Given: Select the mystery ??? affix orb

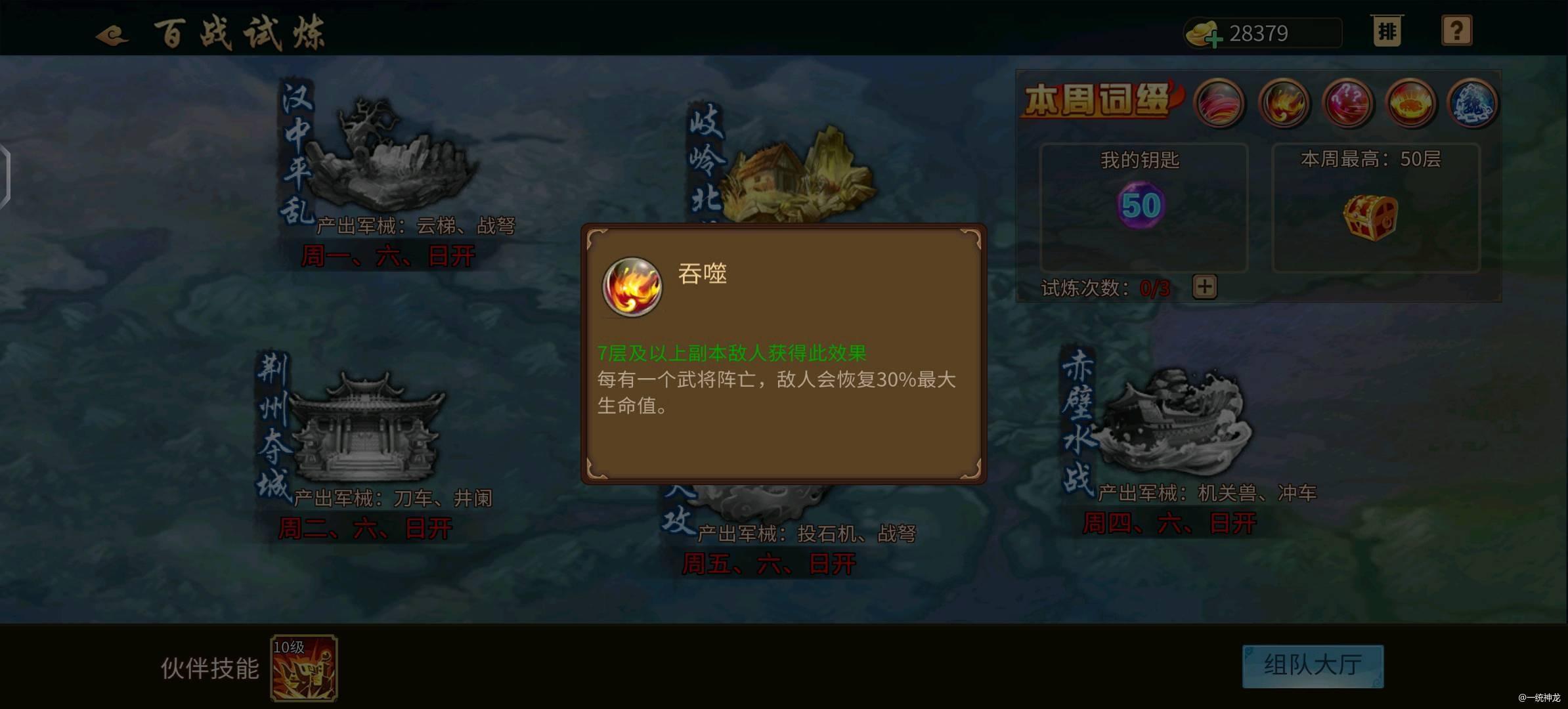Looking at the screenshot, I should click(1347, 104).
